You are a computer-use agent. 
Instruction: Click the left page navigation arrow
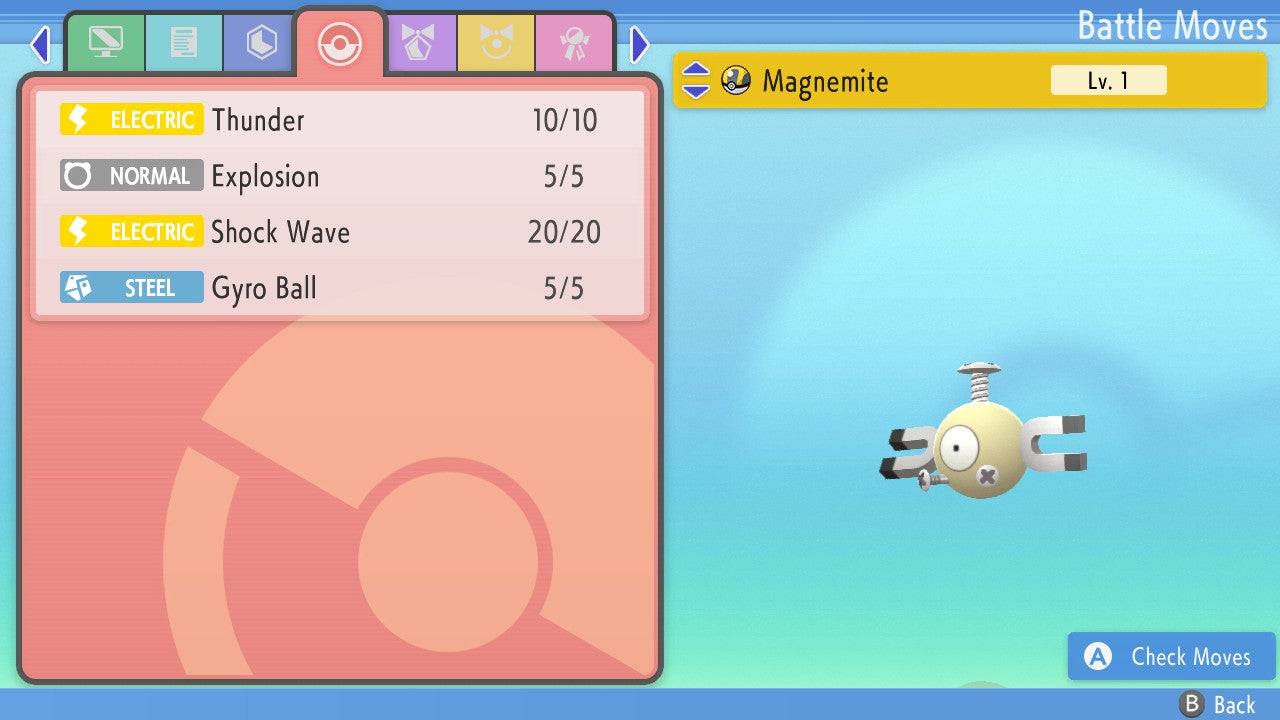(x=40, y=44)
